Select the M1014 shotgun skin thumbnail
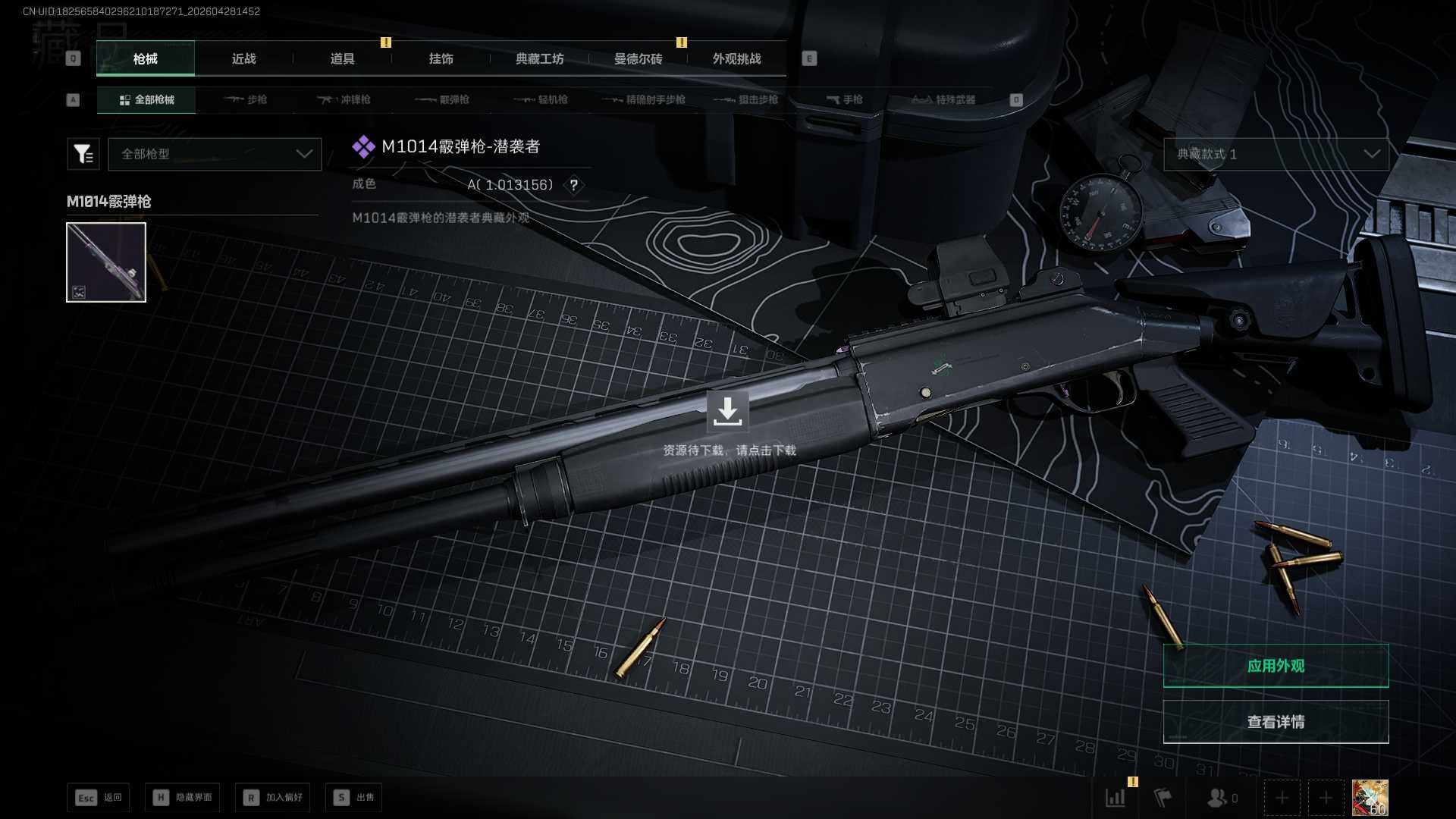1456x819 pixels. (x=106, y=262)
